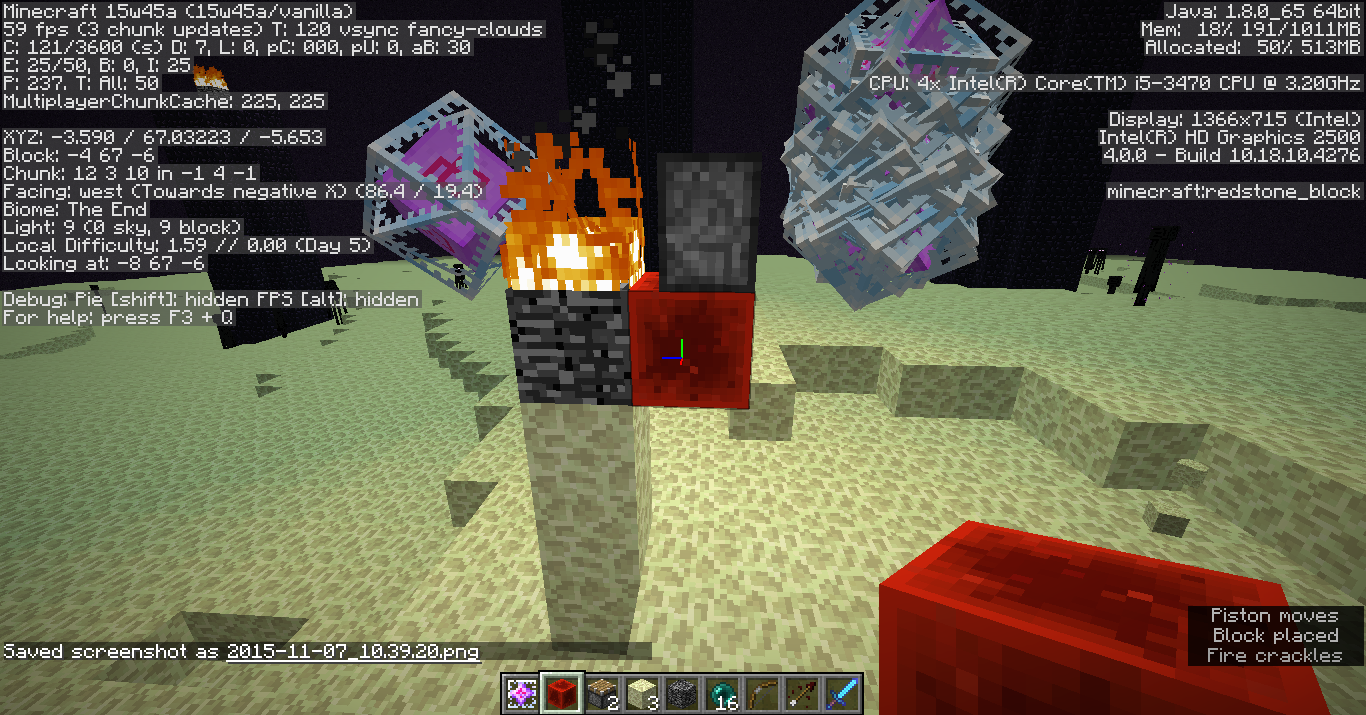Select the end crystal hotbar slot

point(521,693)
